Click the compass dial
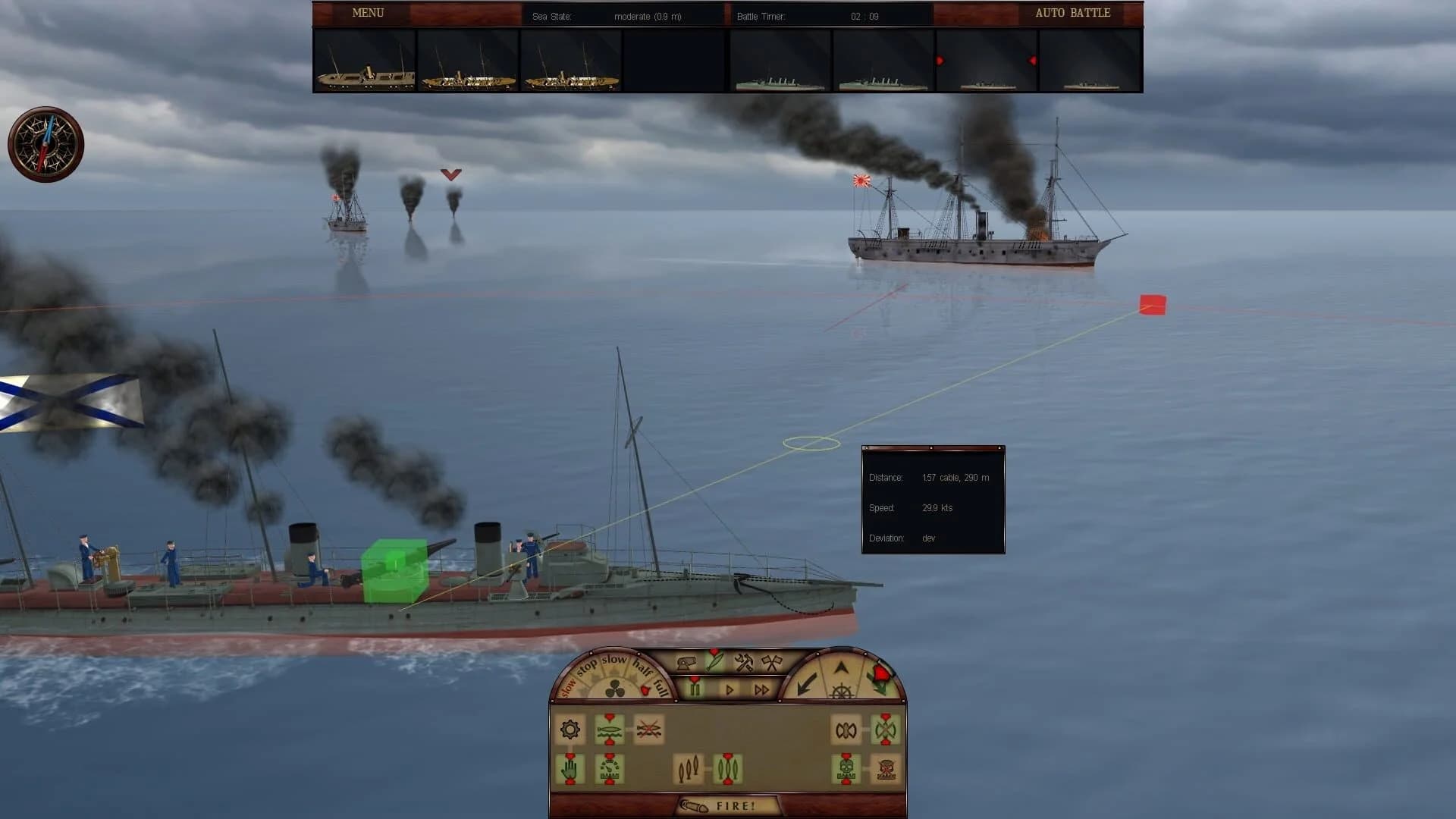The width and height of the screenshot is (1456, 819). pos(45,143)
